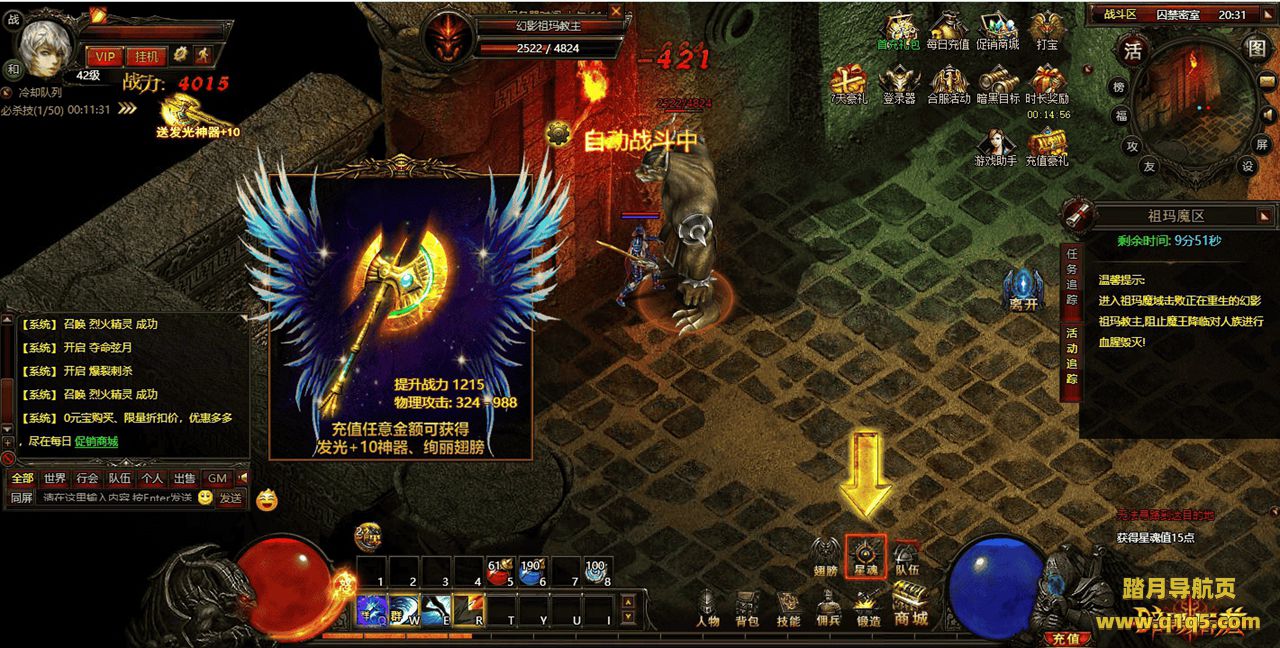The height and width of the screenshot is (648, 1280).
Task: Open the VIP panel
Action: coord(104,56)
